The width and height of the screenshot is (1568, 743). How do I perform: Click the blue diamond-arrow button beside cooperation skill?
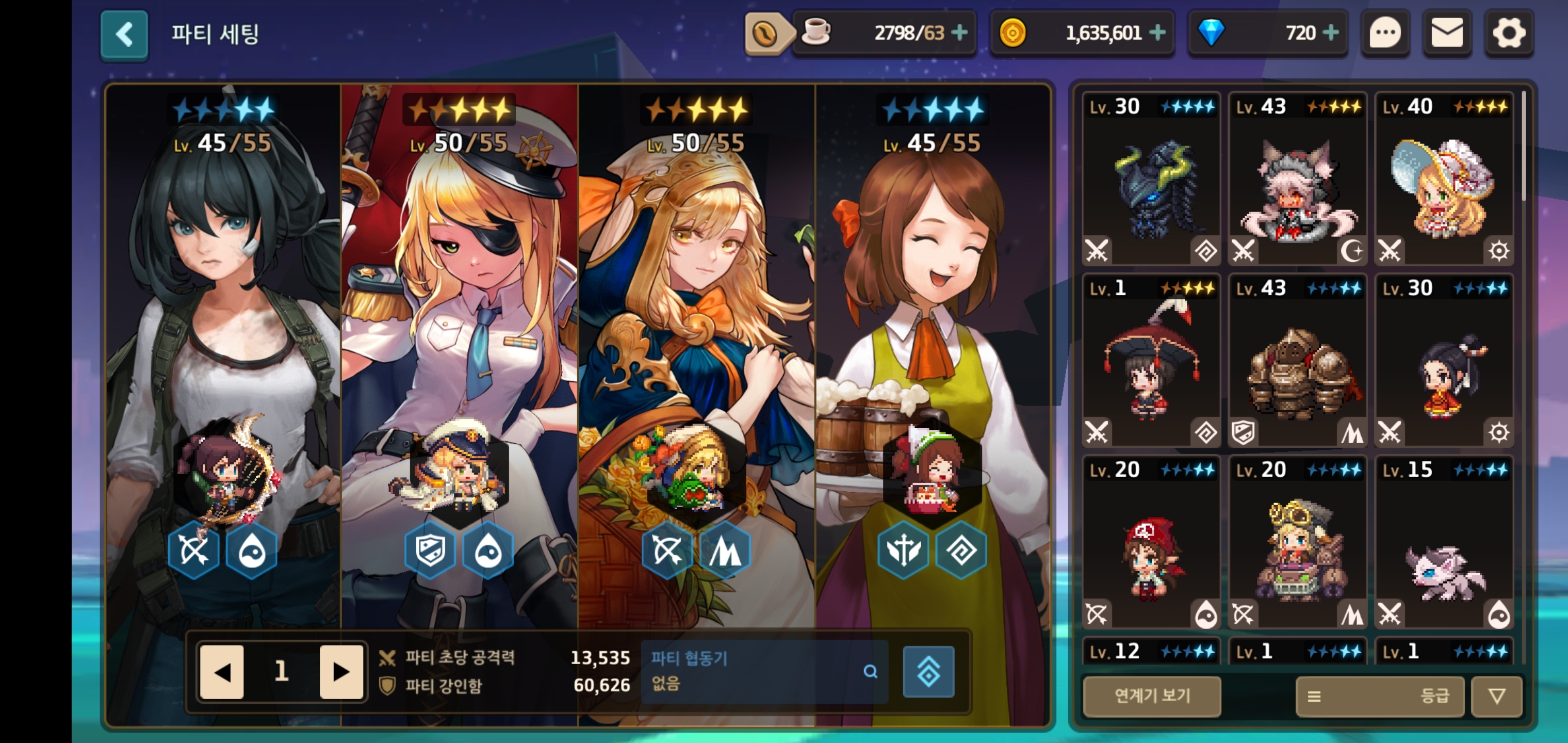click(928, 672)
